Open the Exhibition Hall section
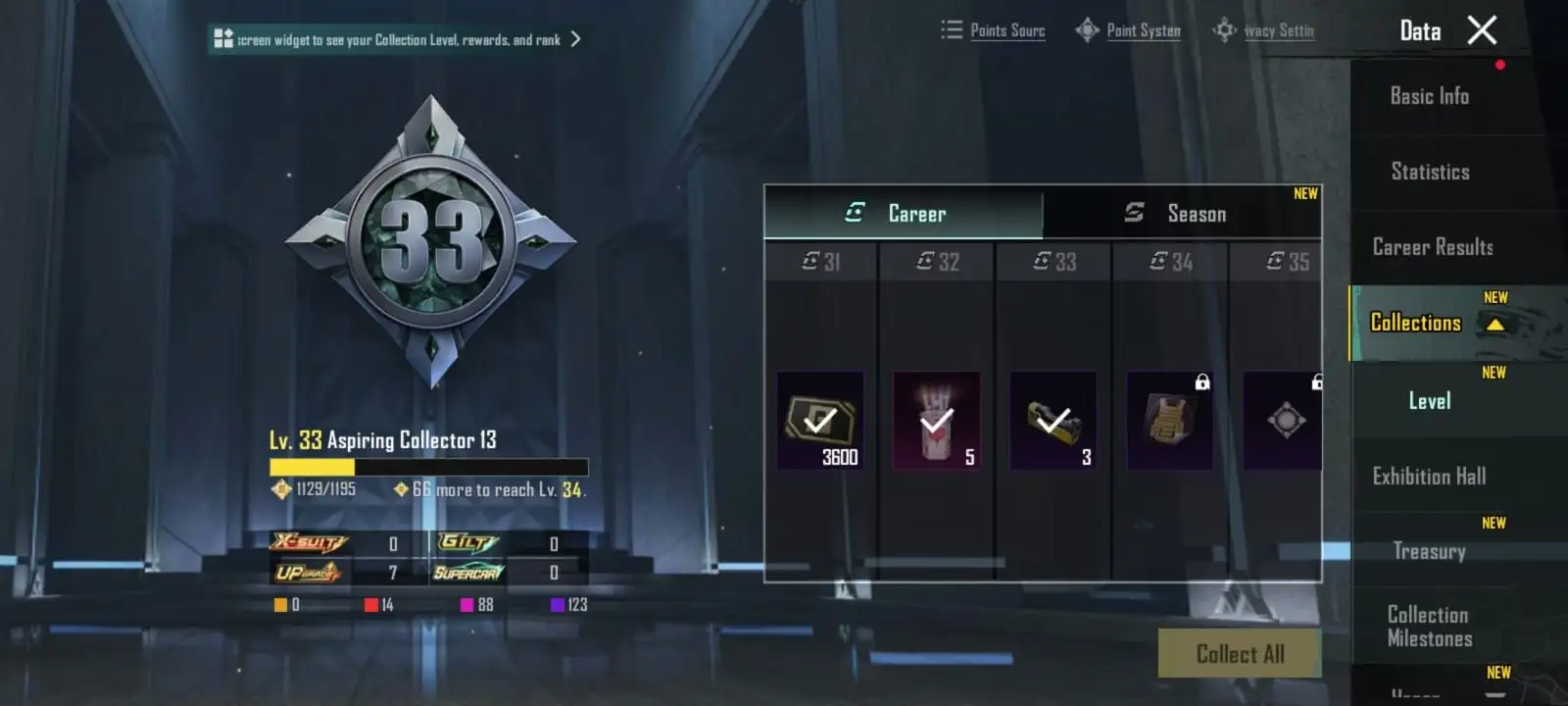Viewport: 1568px width, 706px height. click(x=1427, y=476)
